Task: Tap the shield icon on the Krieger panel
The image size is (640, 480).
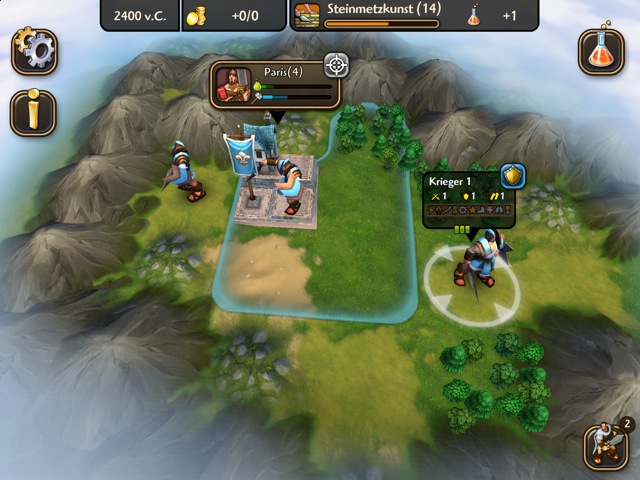Action: point(513,176)
